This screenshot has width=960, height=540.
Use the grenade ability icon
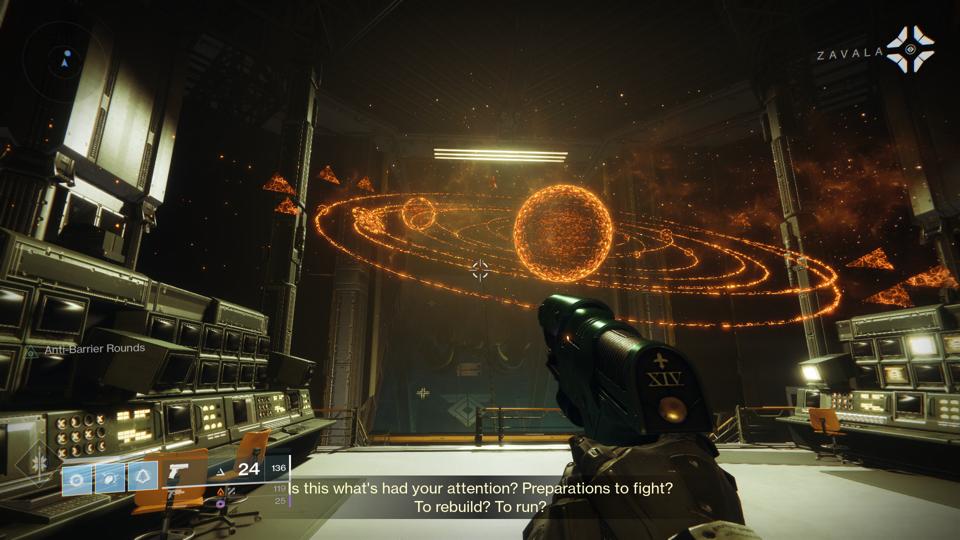coord(77,478)
